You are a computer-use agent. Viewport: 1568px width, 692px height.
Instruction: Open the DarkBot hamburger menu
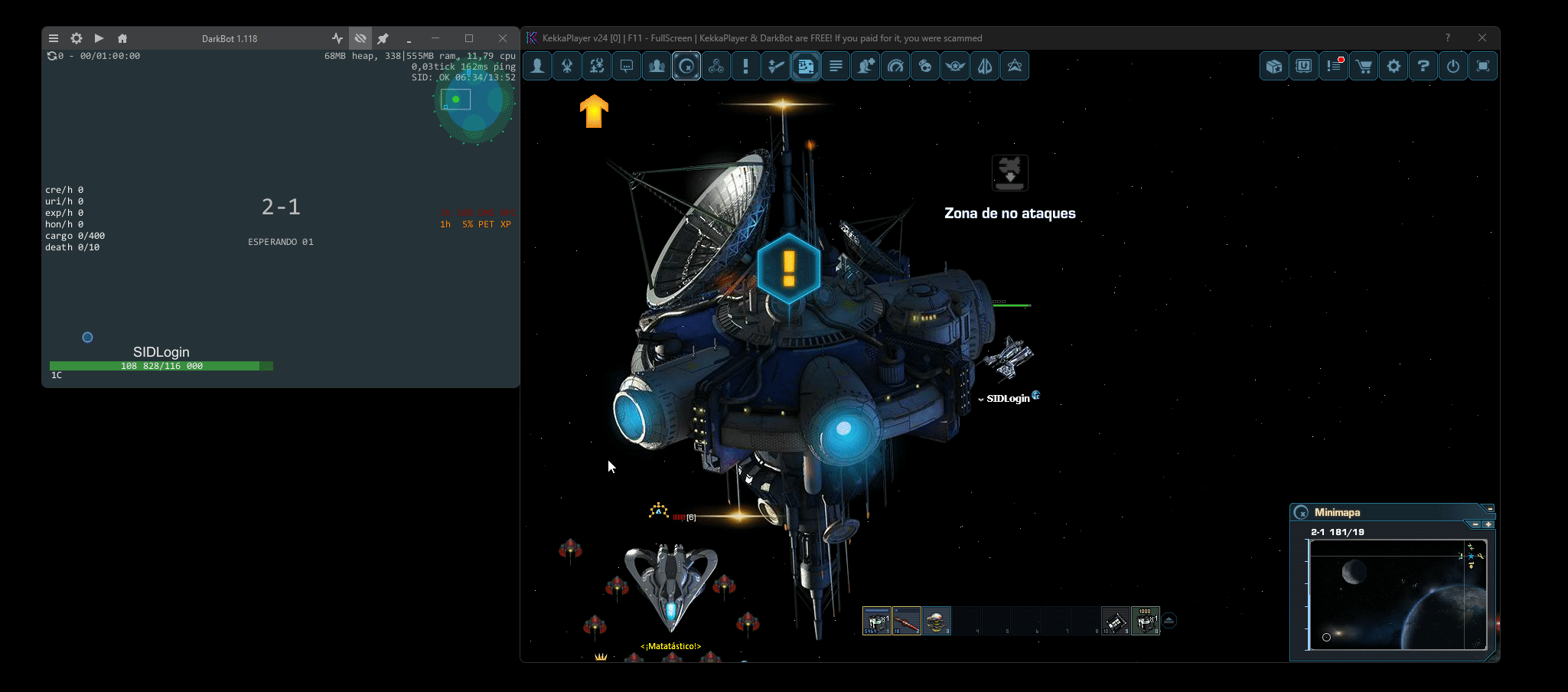pyautogui.click(x=54, y=38)
